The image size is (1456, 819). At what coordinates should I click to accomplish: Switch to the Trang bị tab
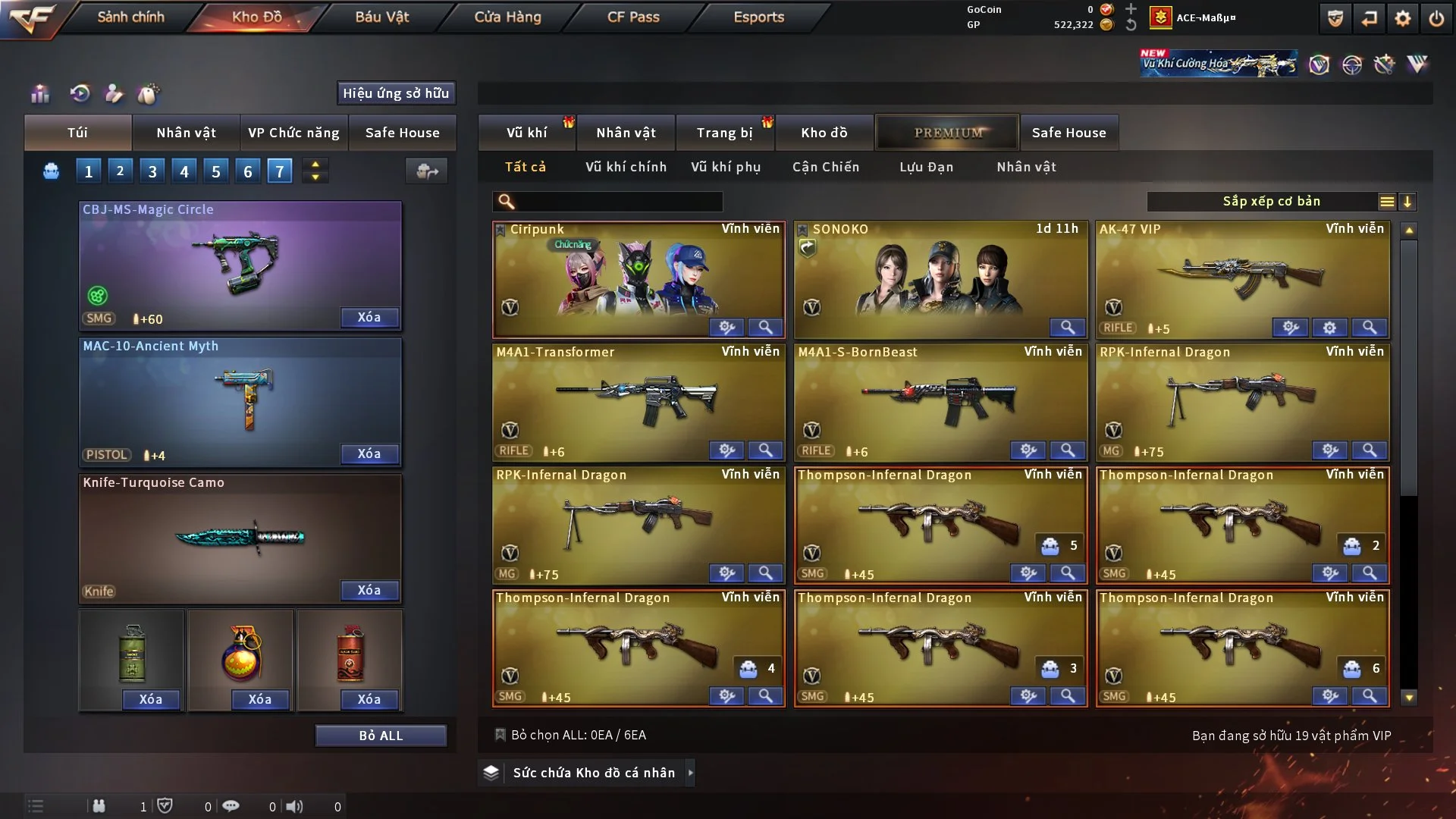click(x=724, y=133)
